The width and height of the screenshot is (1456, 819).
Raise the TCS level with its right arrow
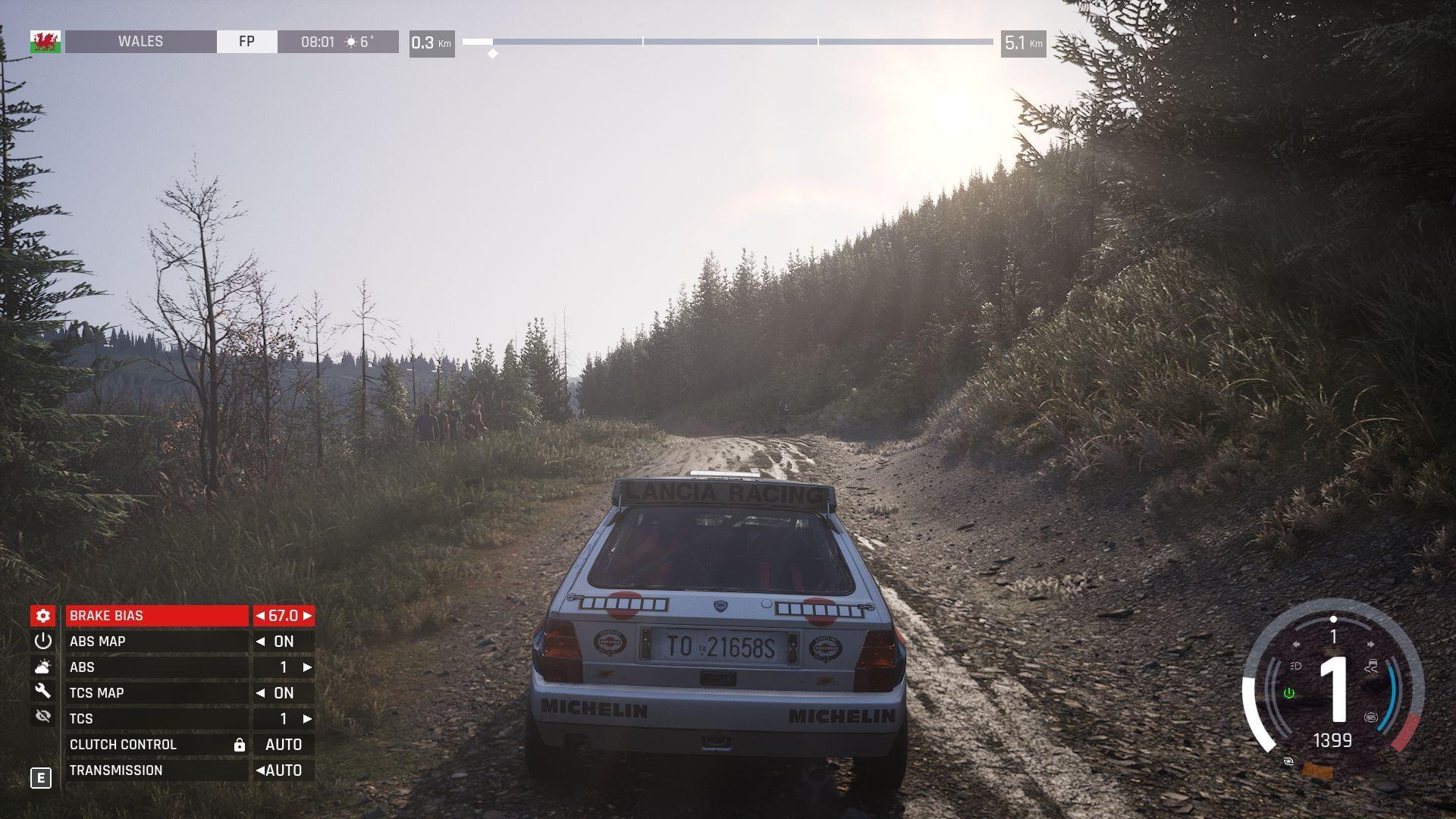(x=307, y=719)
